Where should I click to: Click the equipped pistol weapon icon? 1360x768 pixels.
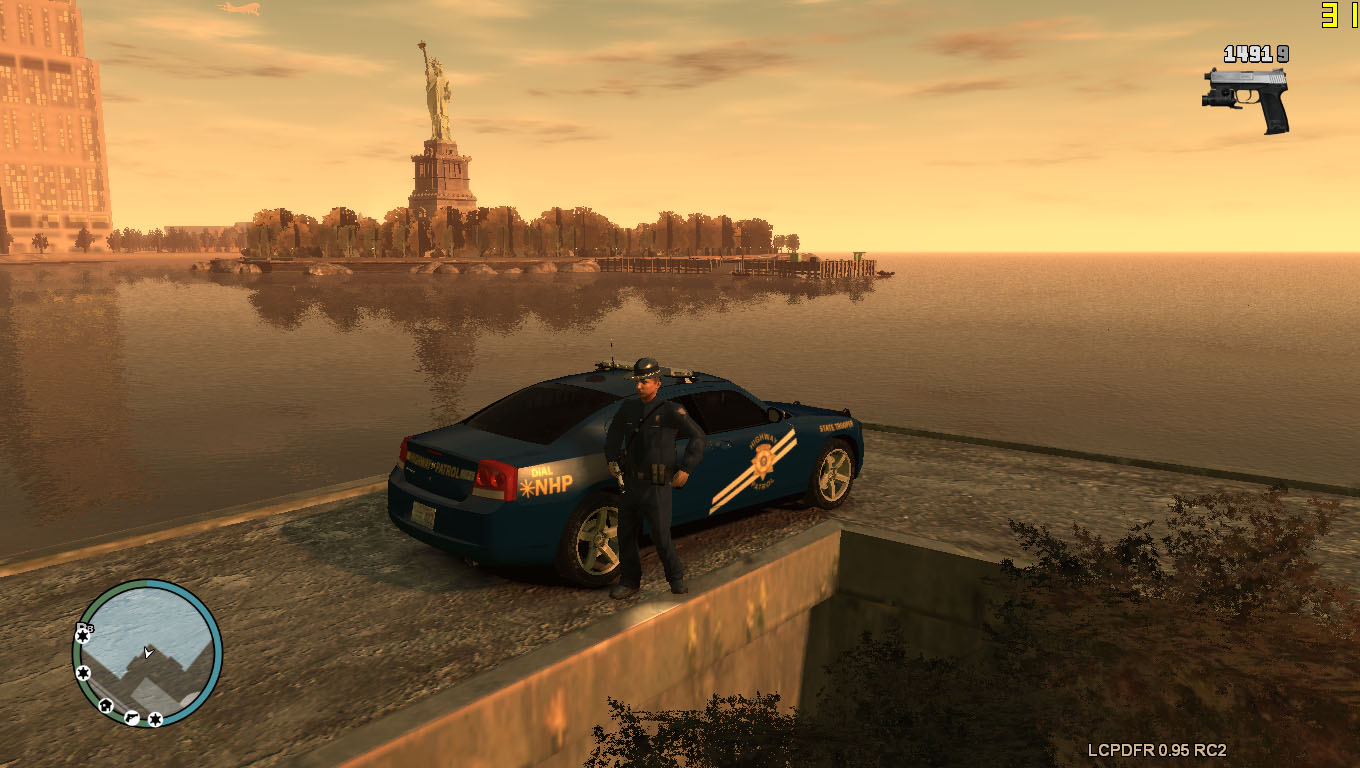tap(1246, 98)
